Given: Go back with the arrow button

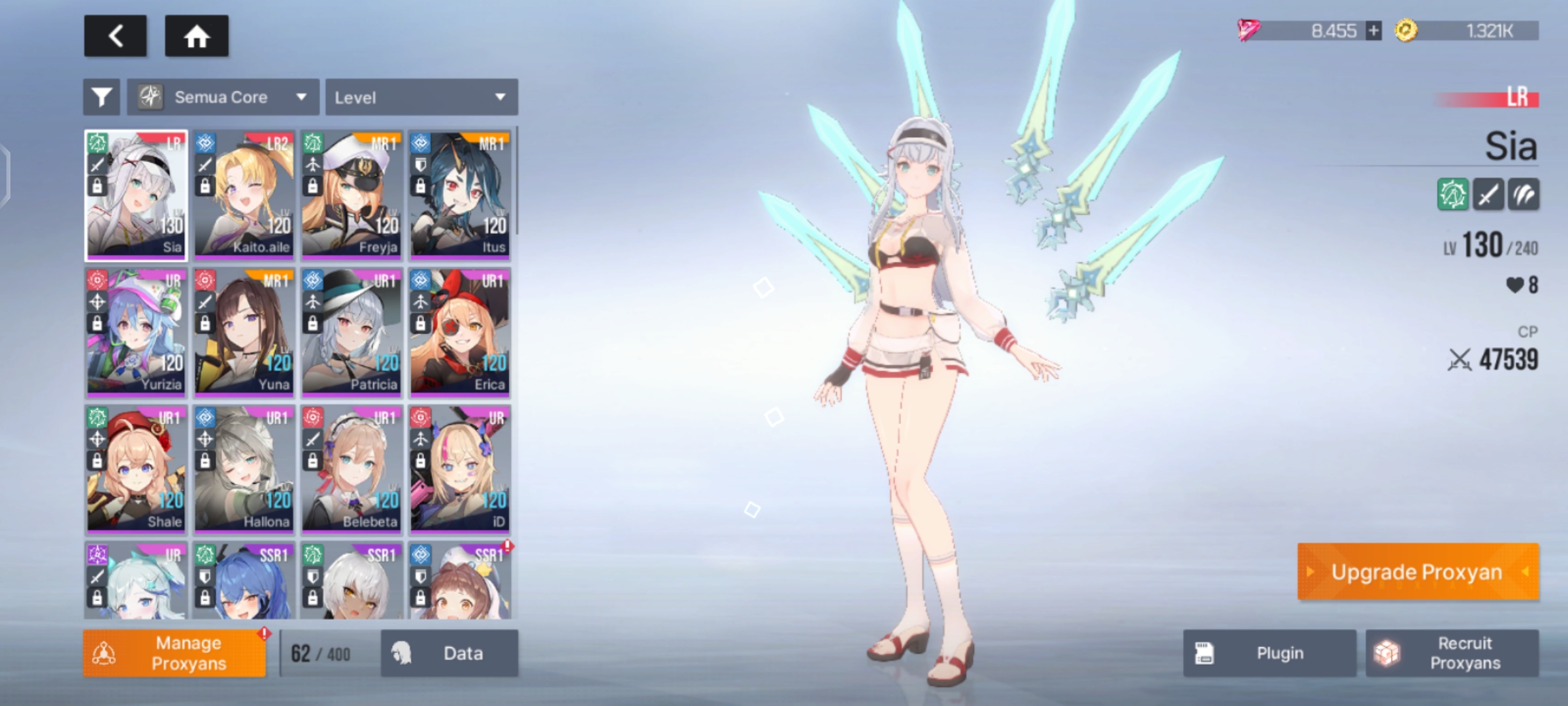Looking at the screenshot, I should [x=116, y=36].
